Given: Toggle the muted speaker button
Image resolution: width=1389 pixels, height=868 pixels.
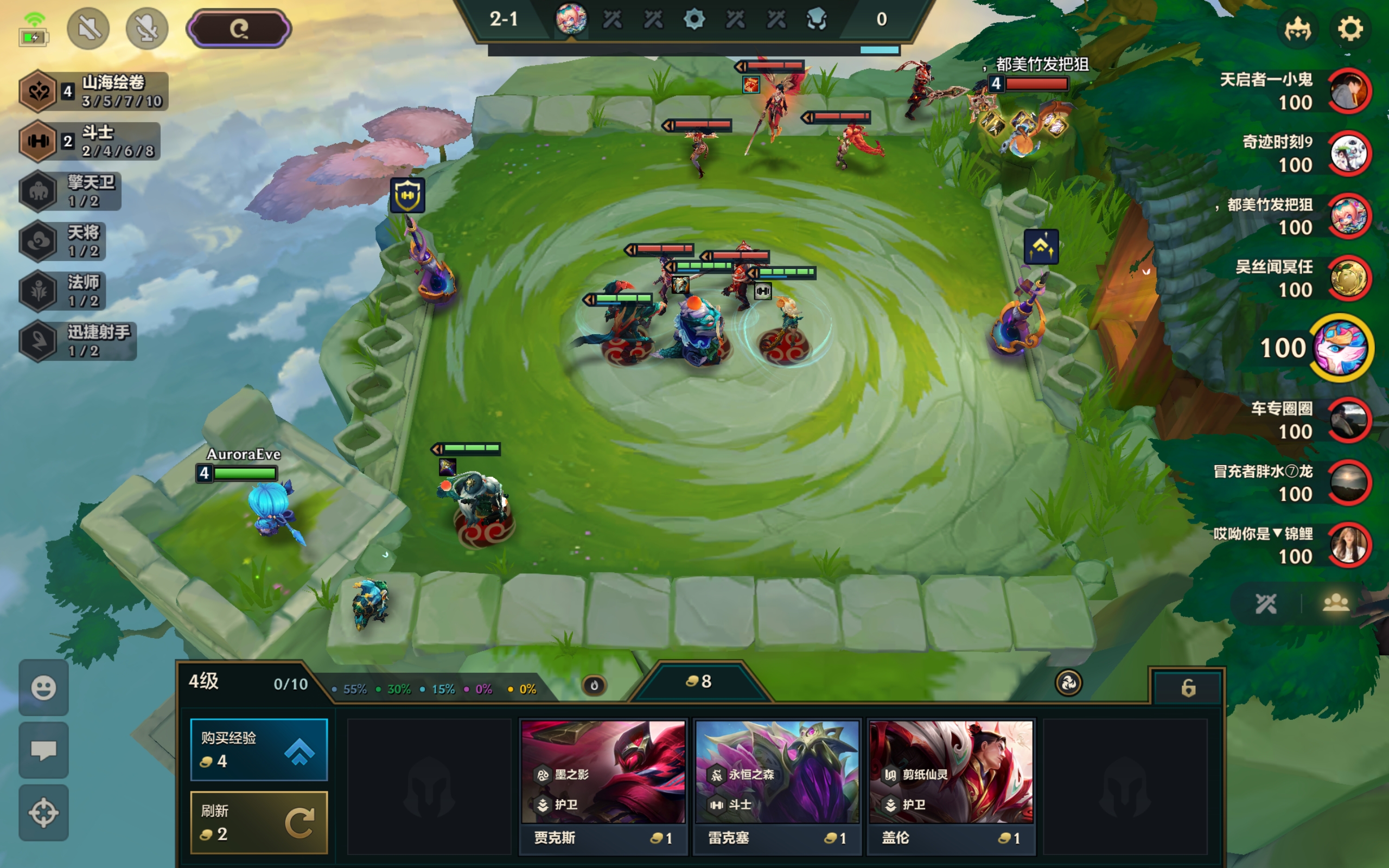Looking at the screenshot, I should (88, 29).
